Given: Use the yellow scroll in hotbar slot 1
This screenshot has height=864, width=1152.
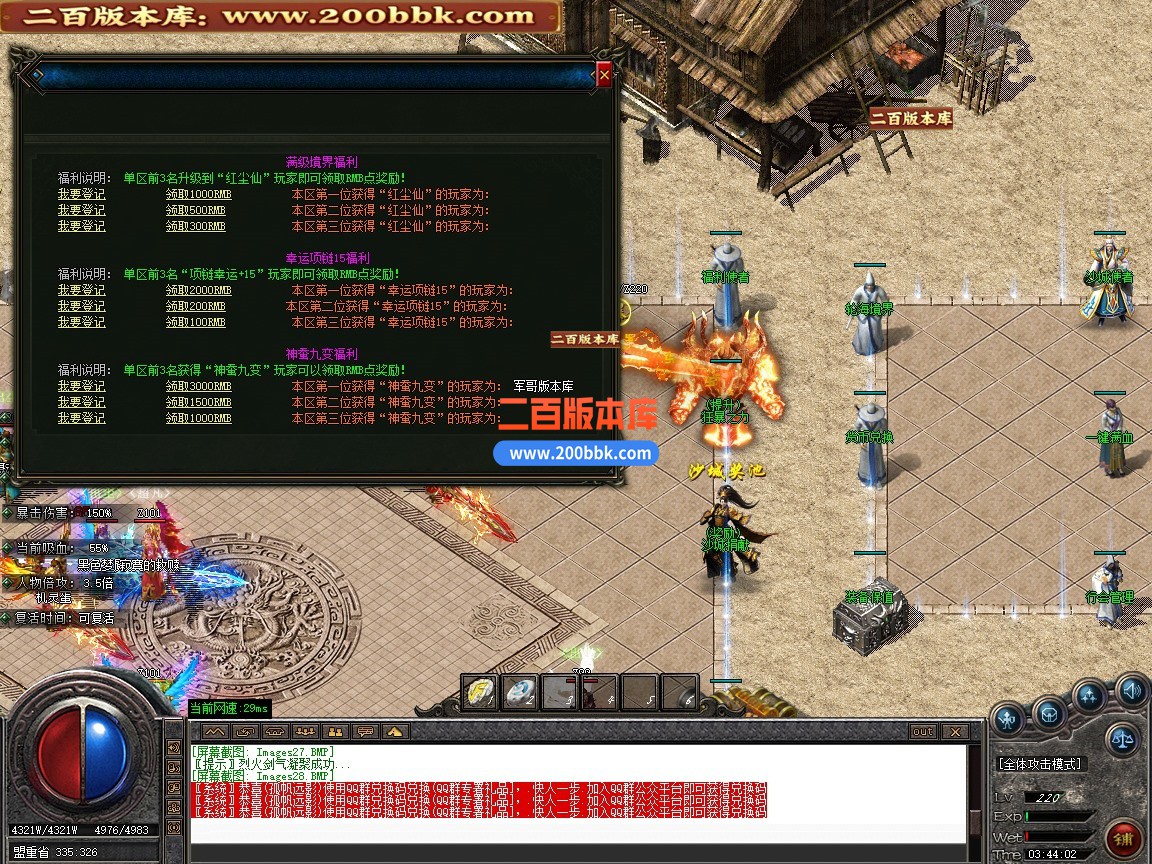Looking at the screenshot, I should coord(480,692).
